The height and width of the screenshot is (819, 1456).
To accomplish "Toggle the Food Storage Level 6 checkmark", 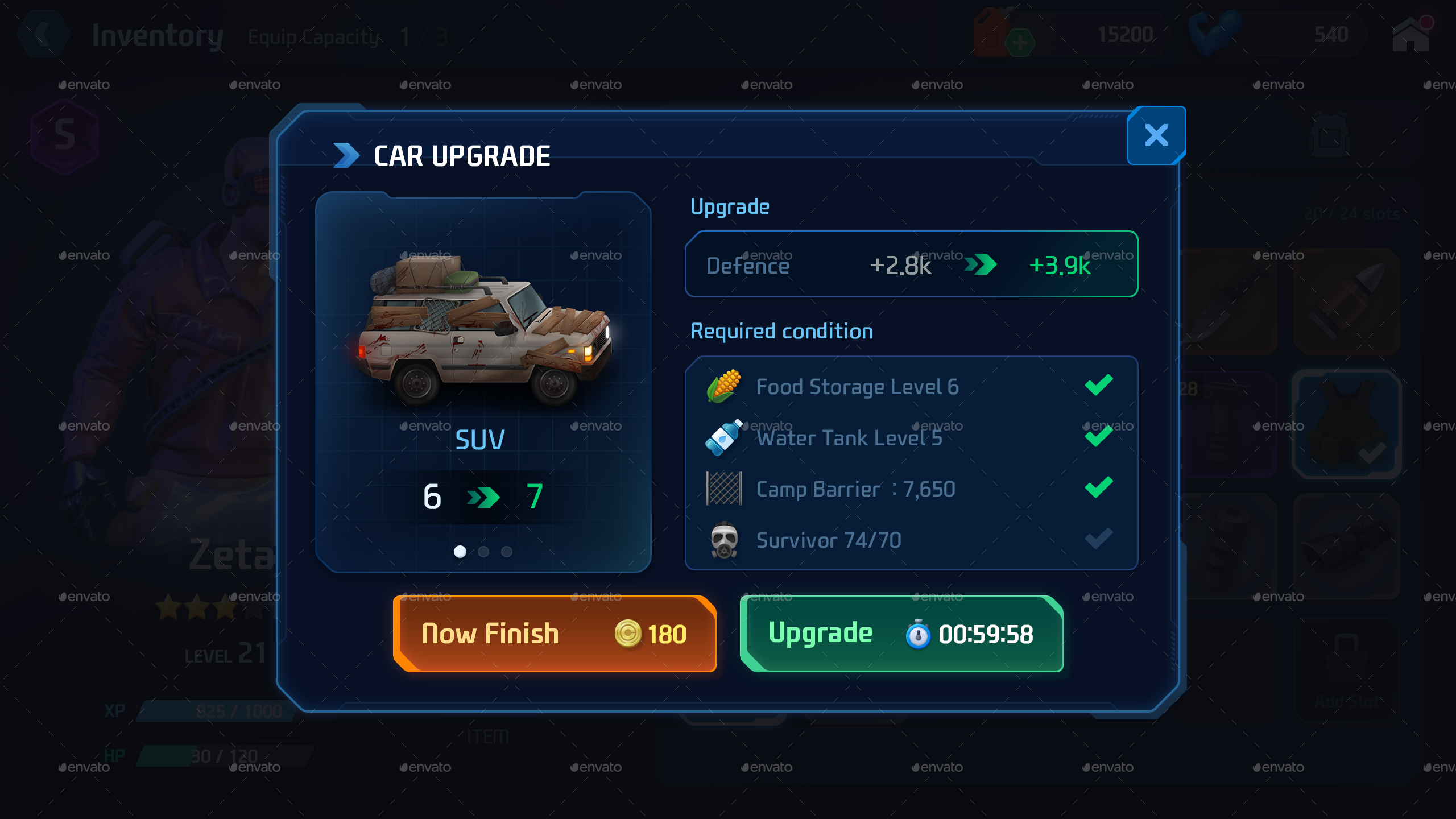I will (1099, 384).
